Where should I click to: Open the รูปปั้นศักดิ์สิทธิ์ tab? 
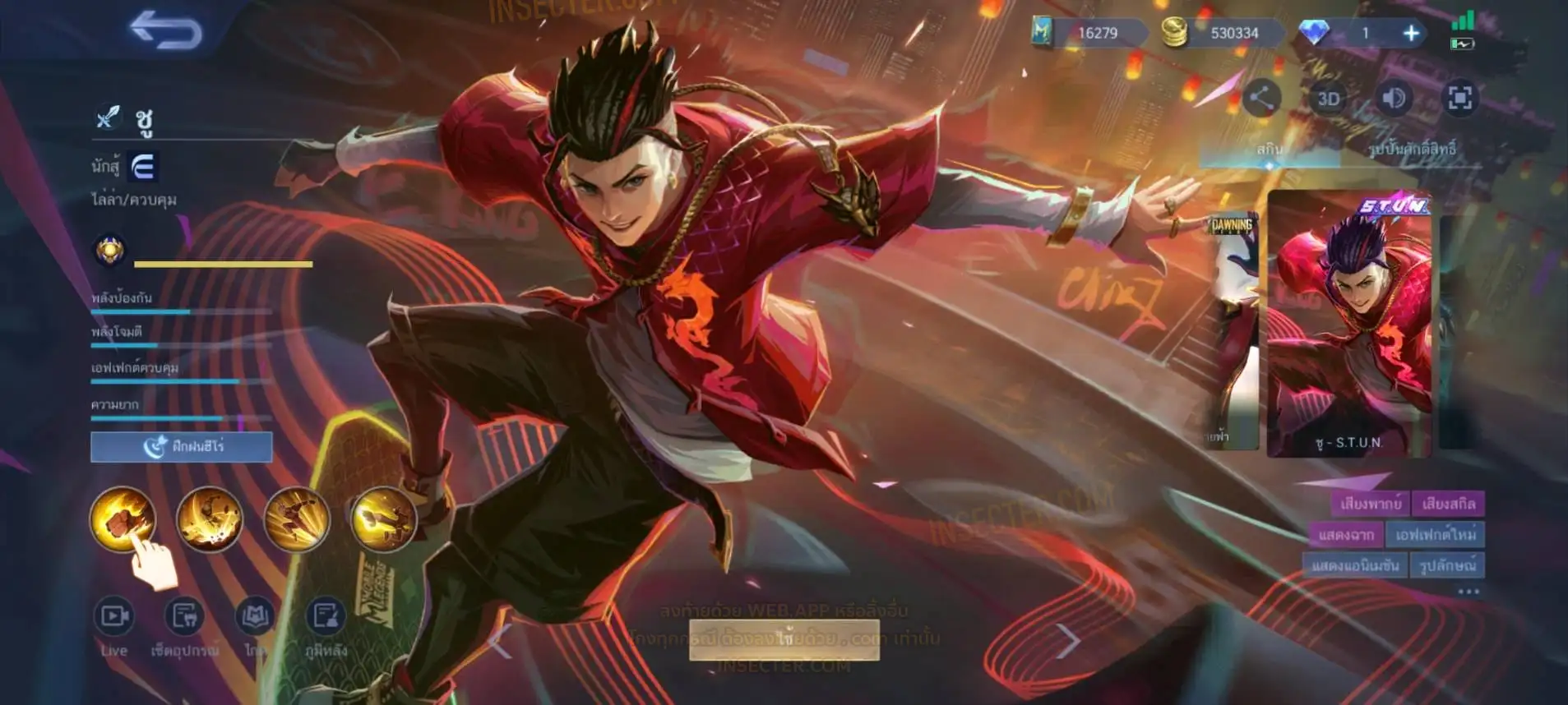pos(1412,149)
